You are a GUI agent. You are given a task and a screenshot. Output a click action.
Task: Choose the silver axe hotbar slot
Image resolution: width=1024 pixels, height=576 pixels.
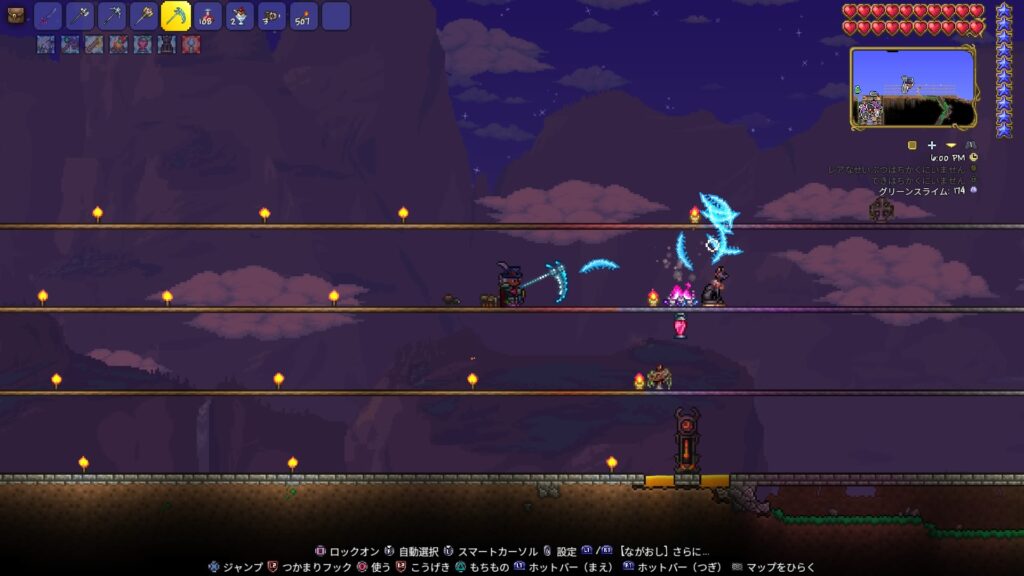80,16
